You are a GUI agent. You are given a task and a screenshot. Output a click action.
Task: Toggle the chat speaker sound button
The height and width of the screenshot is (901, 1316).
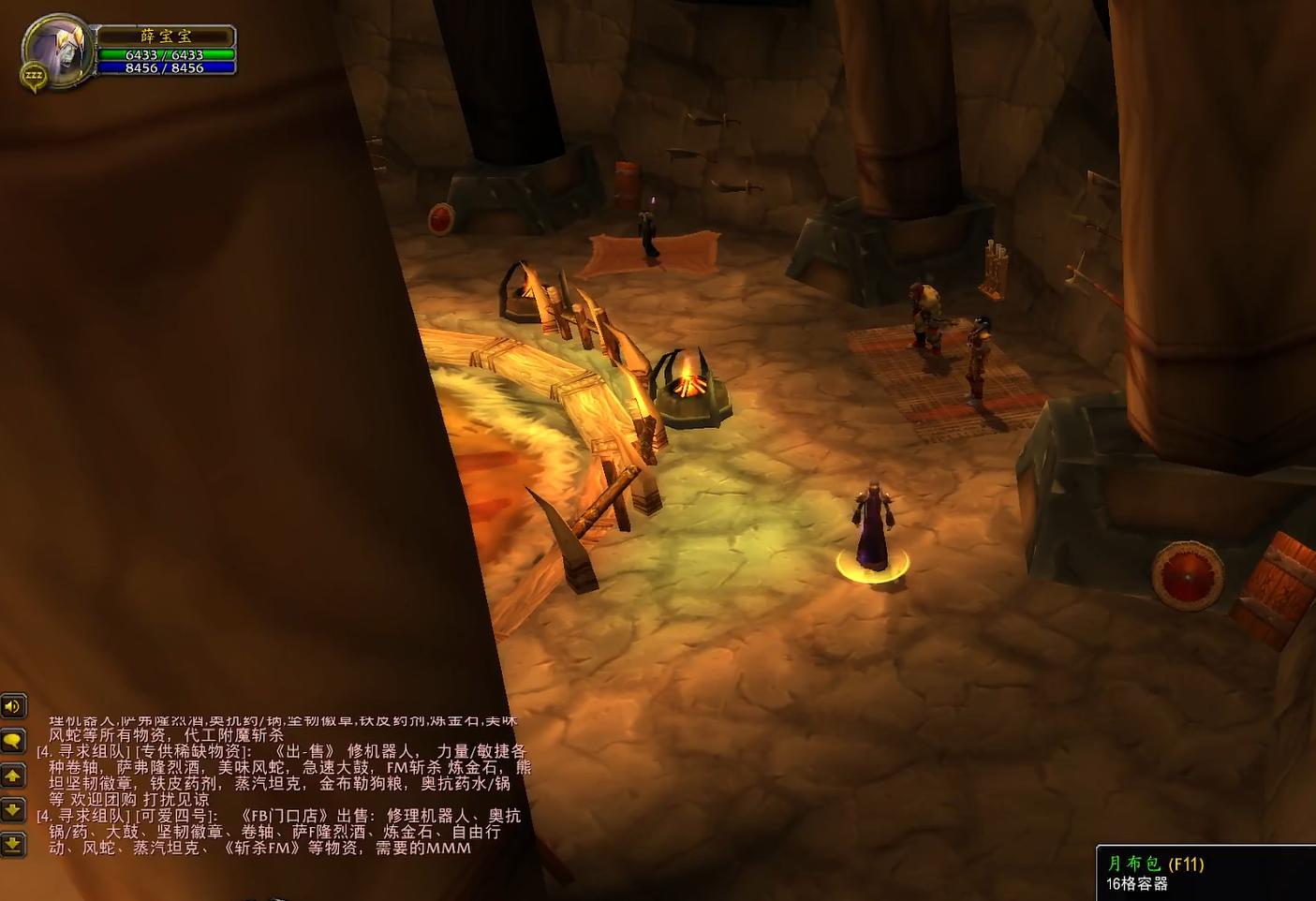[13, 706]
